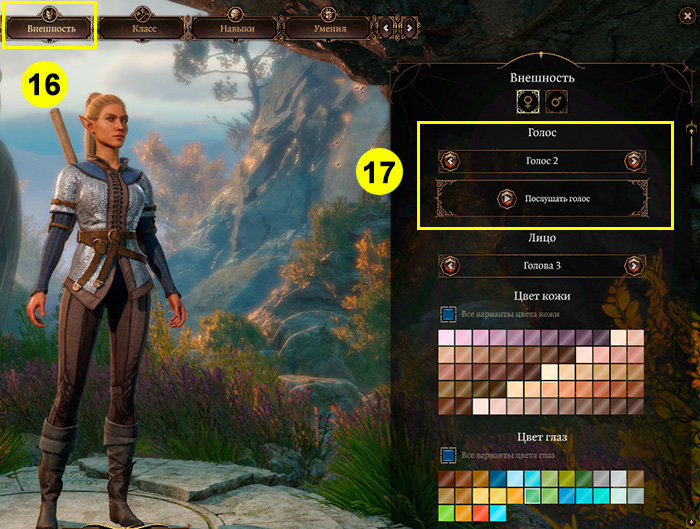Select the female body symbol
Viewport: 700px width, 529px height.
(x=527, y=101)
